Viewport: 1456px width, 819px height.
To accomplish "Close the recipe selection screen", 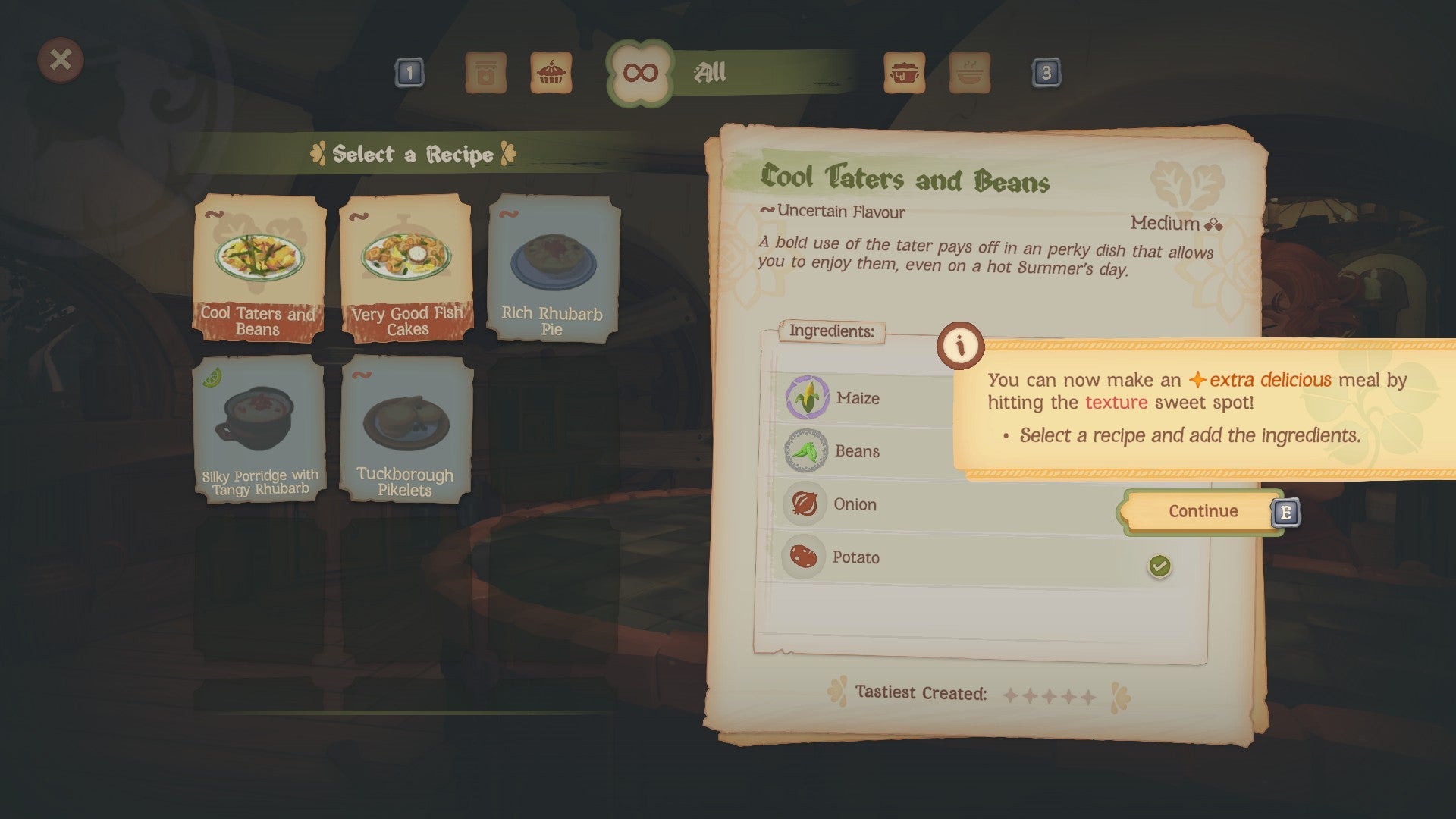I will click(x=62, y=61).
